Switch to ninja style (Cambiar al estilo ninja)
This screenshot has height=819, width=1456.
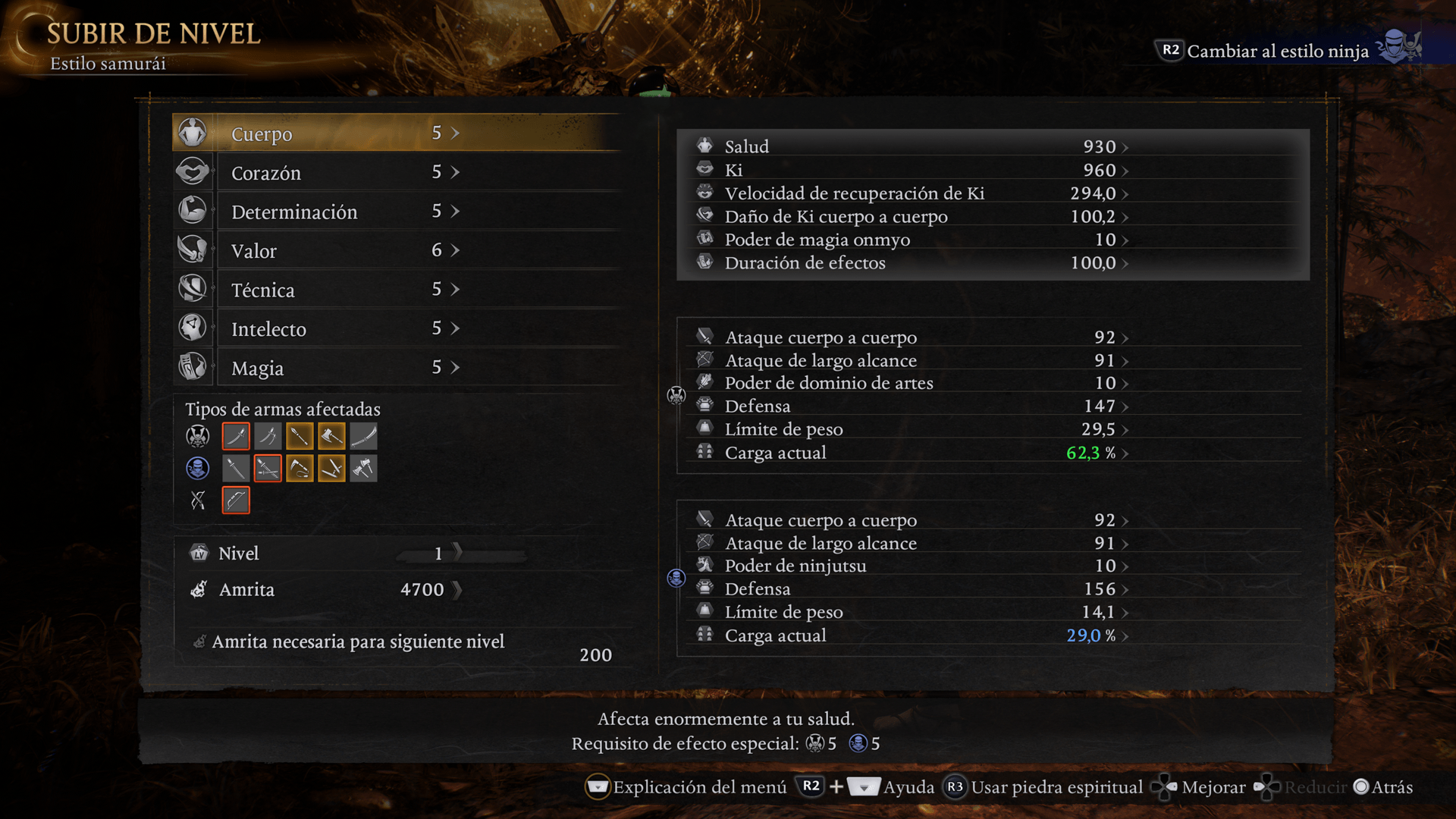coord(1278,51)
